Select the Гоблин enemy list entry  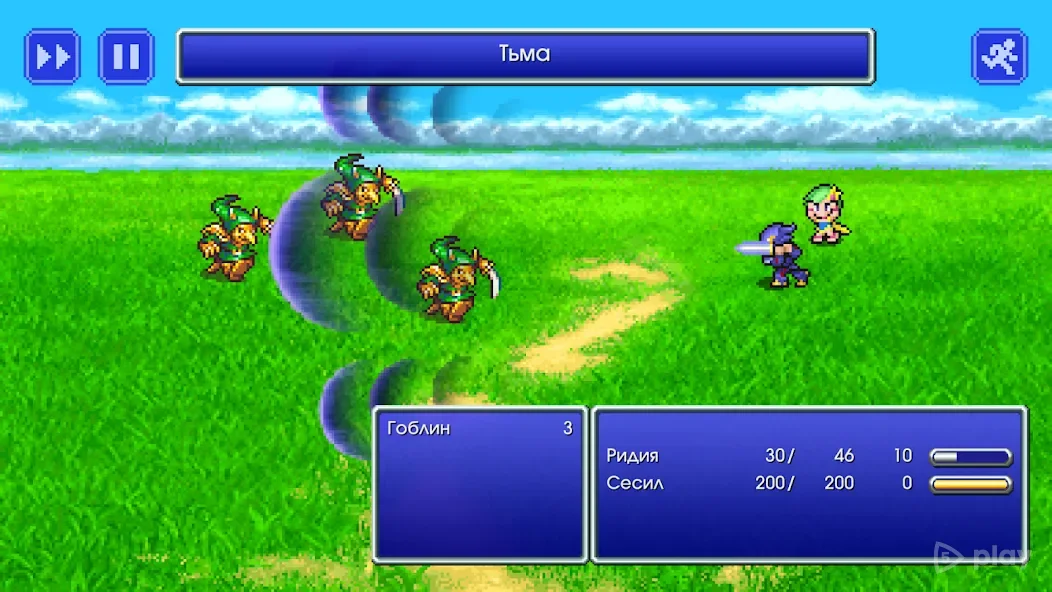click(x=479, y=429)
